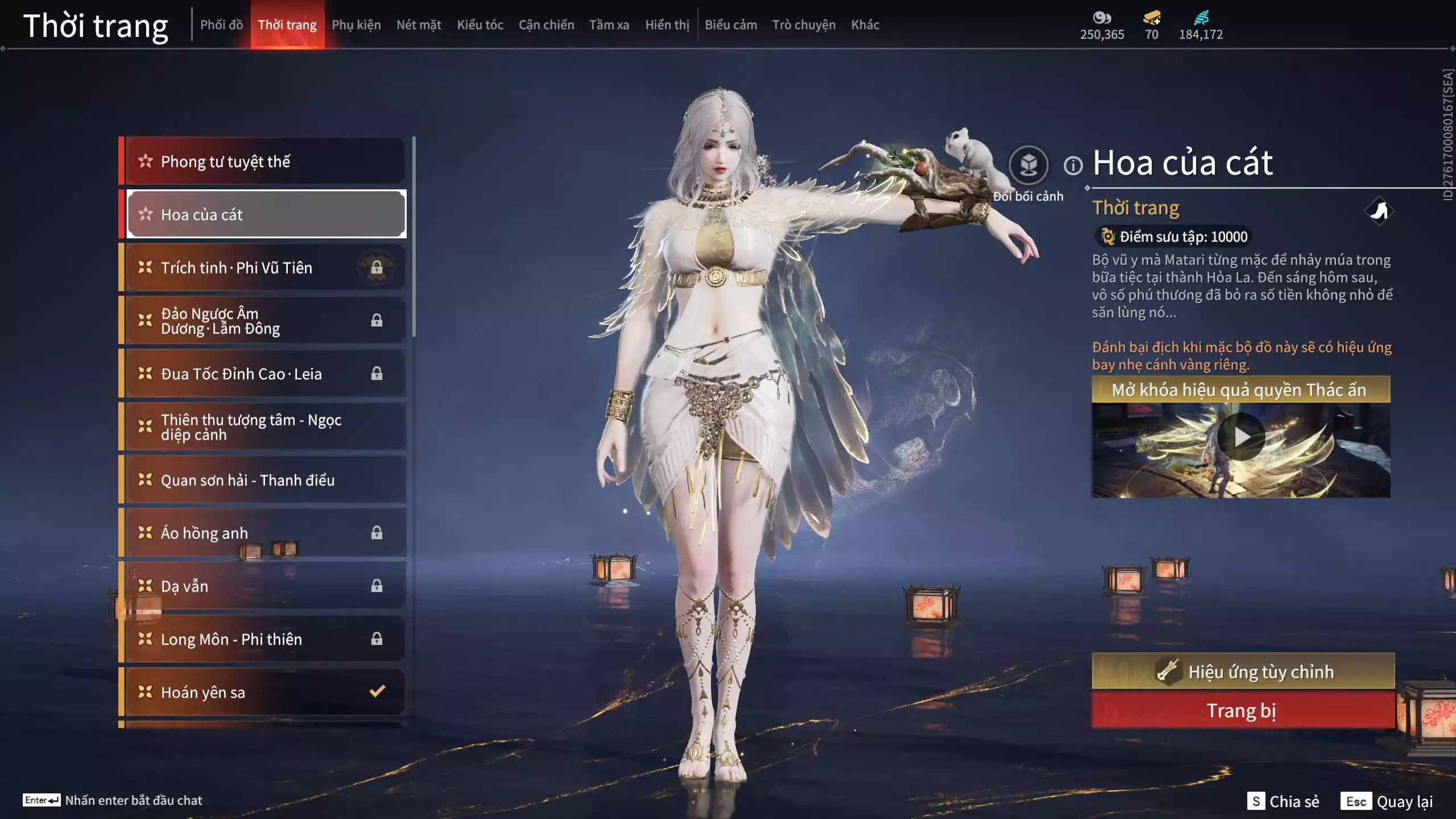Open Hiệu ứng tùy chỉnh custom effects
Image resolution: width=1456 pixels, height=819 pixels.
coord(1243,671)
